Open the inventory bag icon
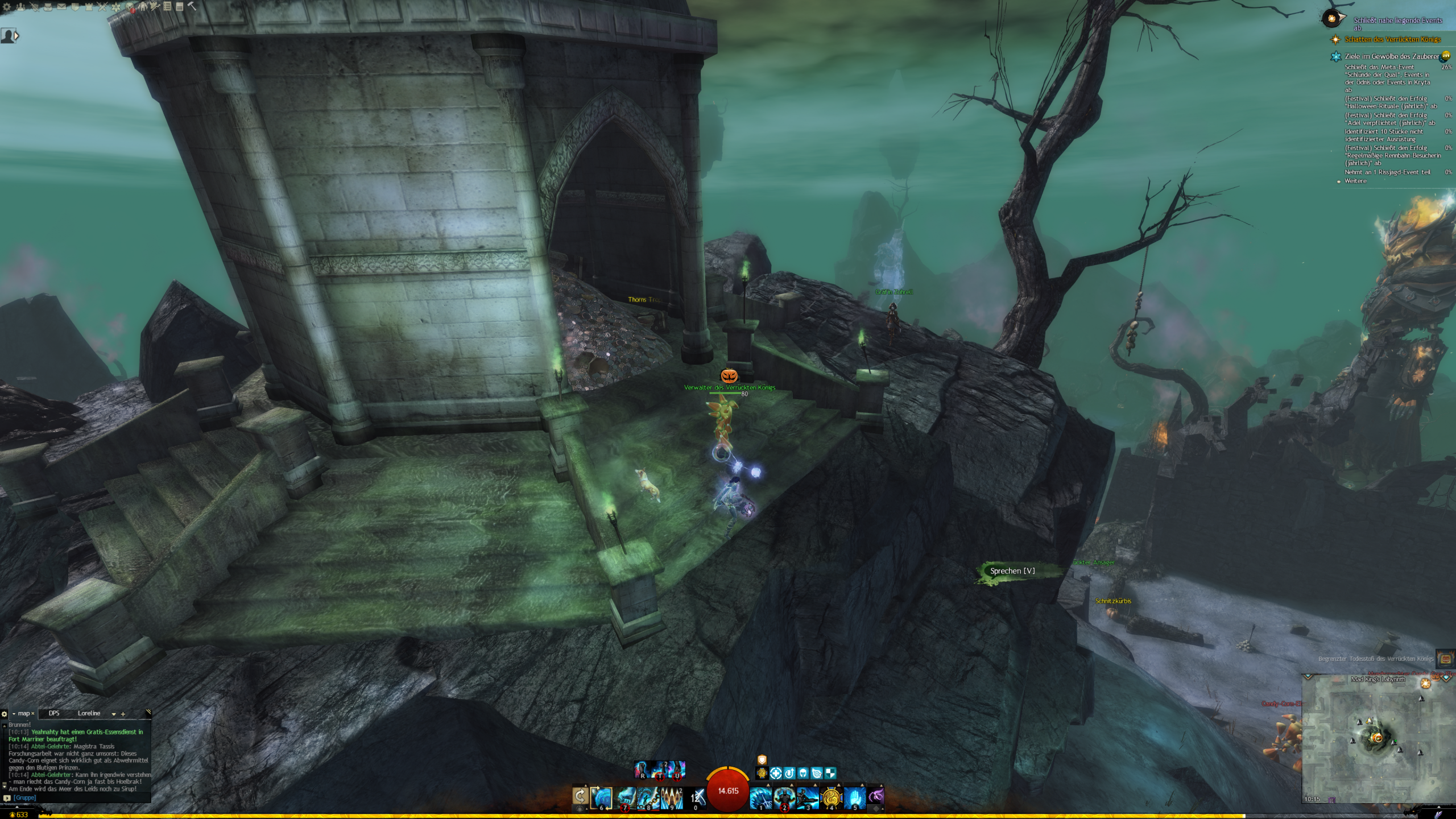 [48, 7]
